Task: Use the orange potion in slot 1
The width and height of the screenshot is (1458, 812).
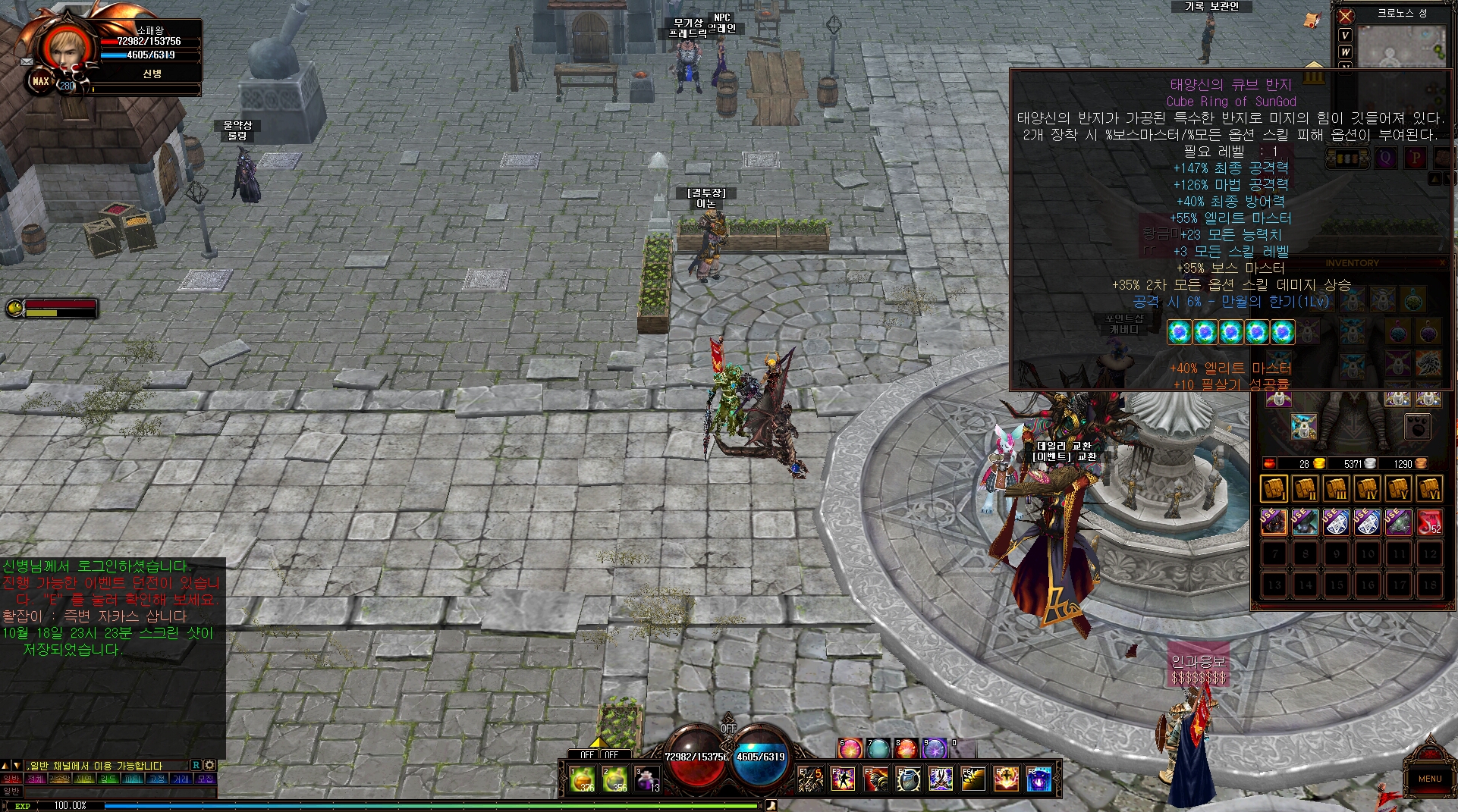Action: click(x=582, y=779)
